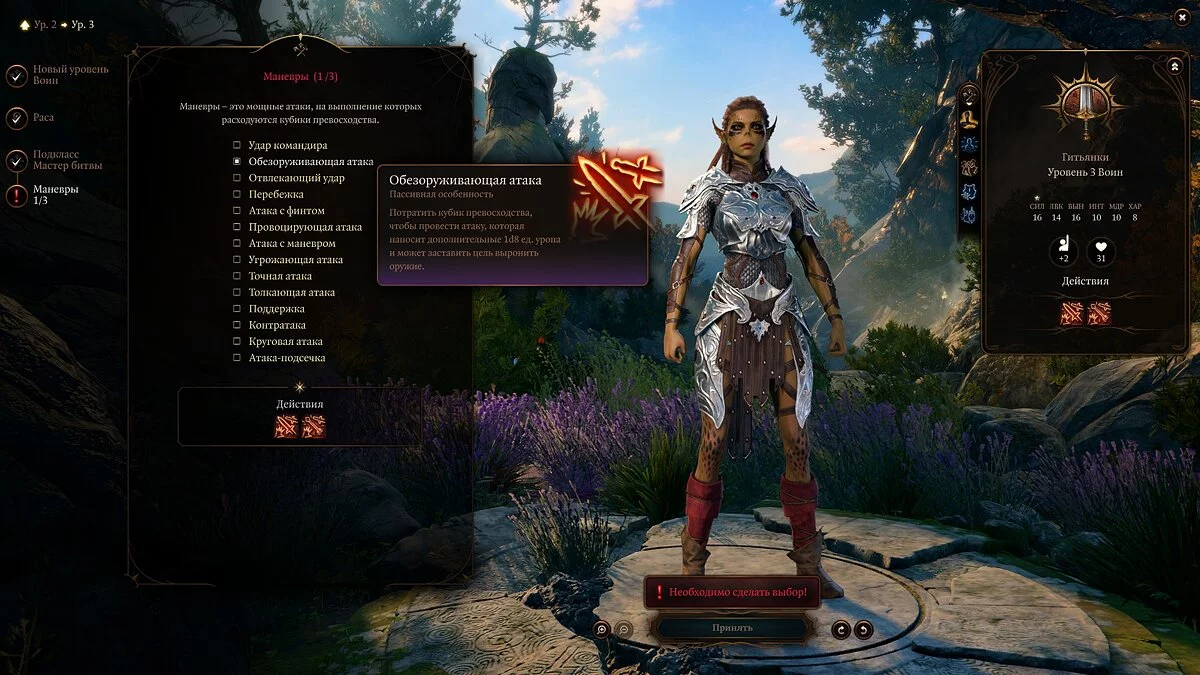Select the Удар командира maneuver
1200x675 pixels.
click(x=237, y=145)
